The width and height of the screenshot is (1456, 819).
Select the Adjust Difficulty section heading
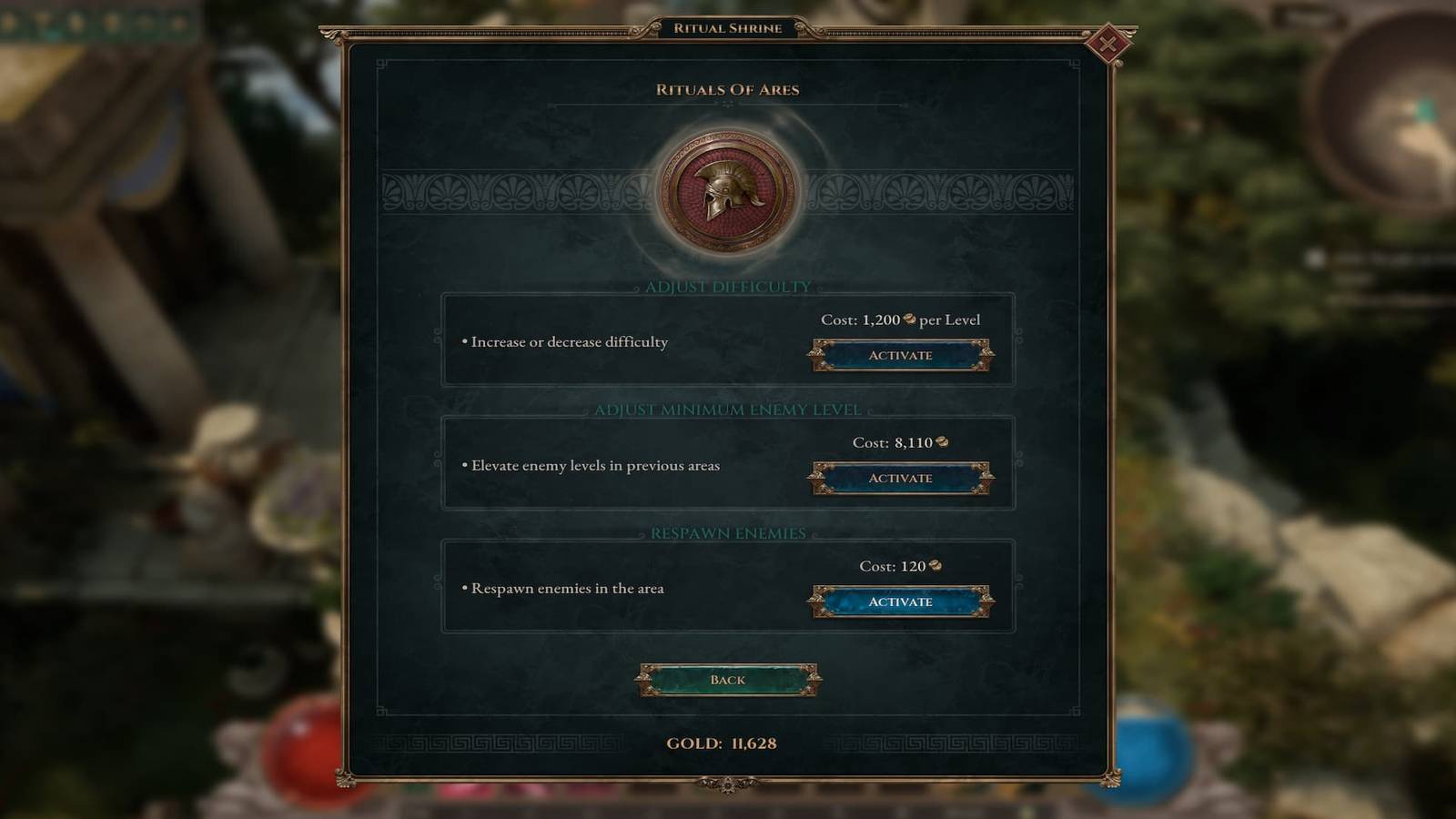(727, 286)
